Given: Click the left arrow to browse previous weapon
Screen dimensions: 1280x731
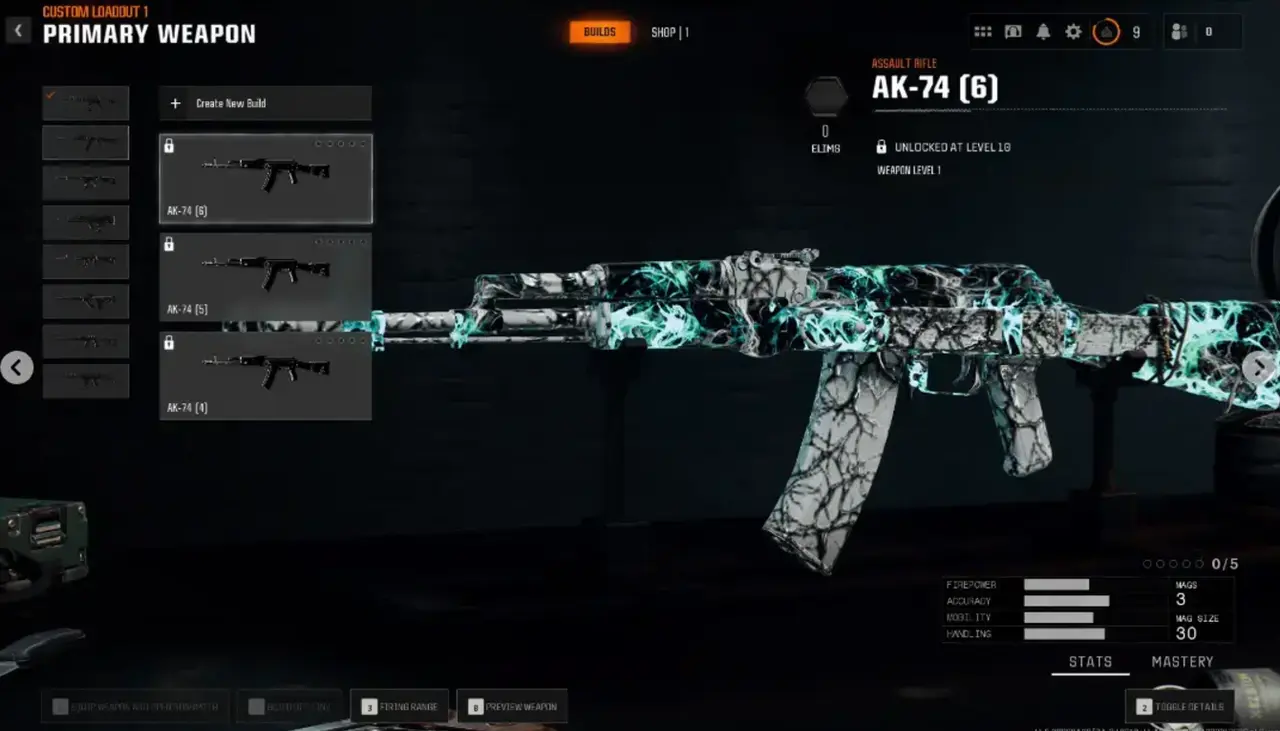Looking at the screenshot, I should [x=18, y=368].
